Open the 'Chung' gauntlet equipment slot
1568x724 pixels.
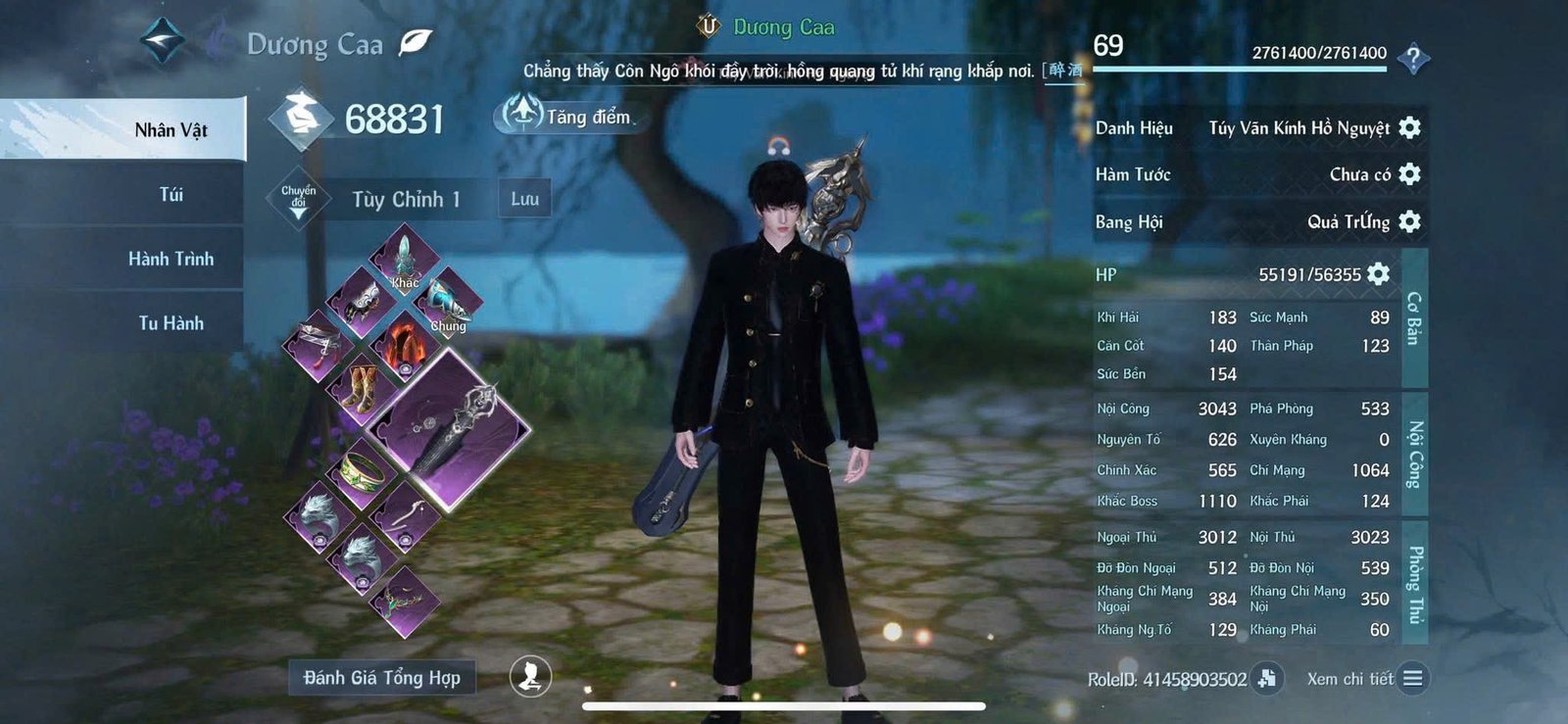point(446,299)
